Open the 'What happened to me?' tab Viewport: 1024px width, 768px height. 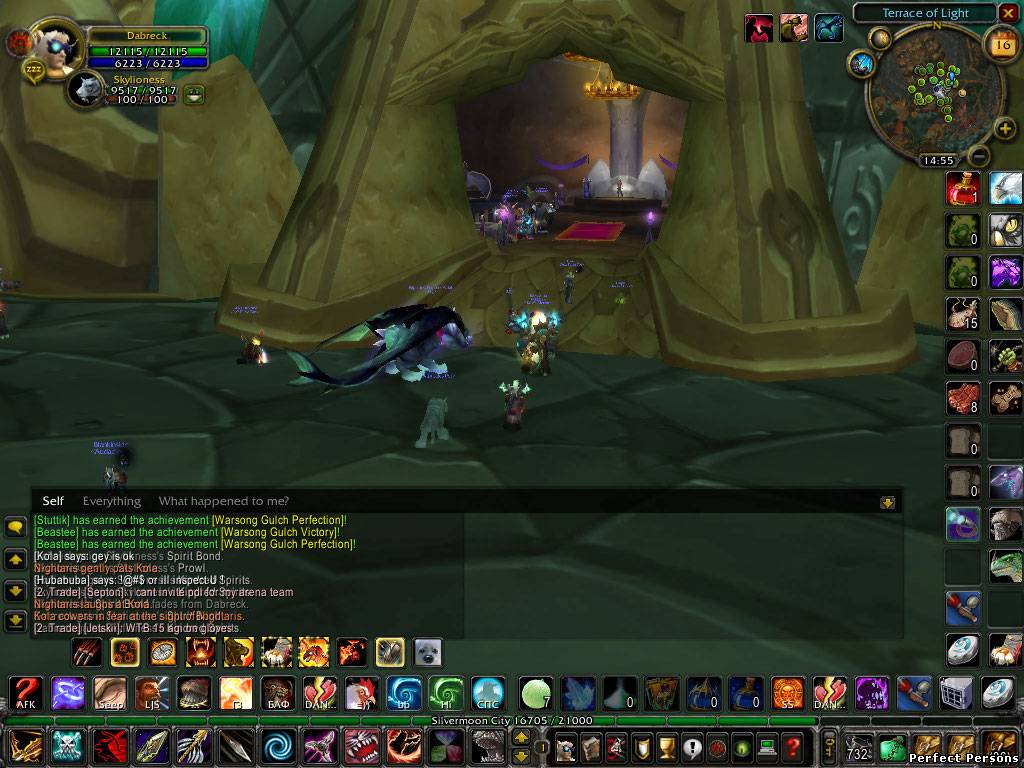pos(223,501)
